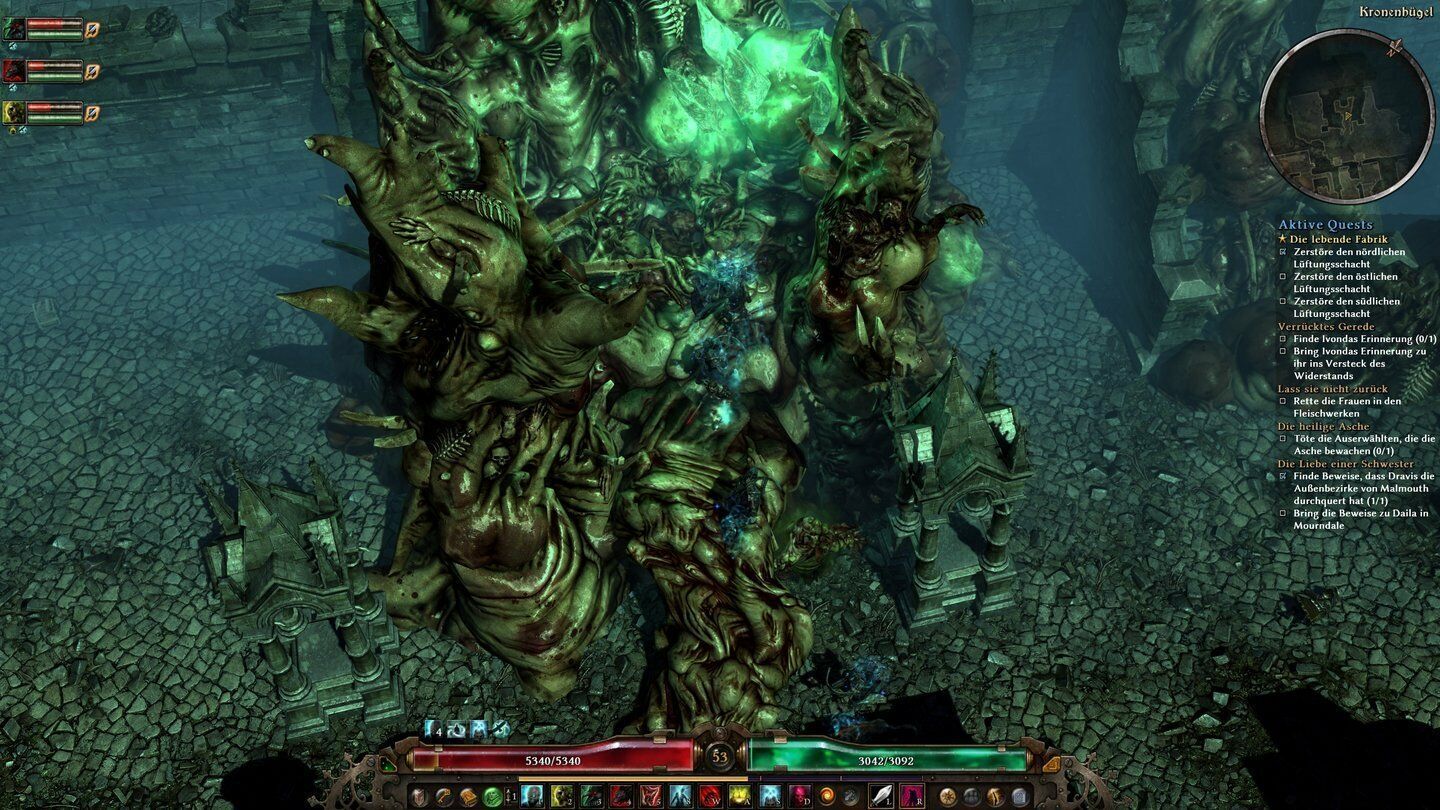Select the left mouse button attack skill
The image size is (1440, 810).
(881, 796)
